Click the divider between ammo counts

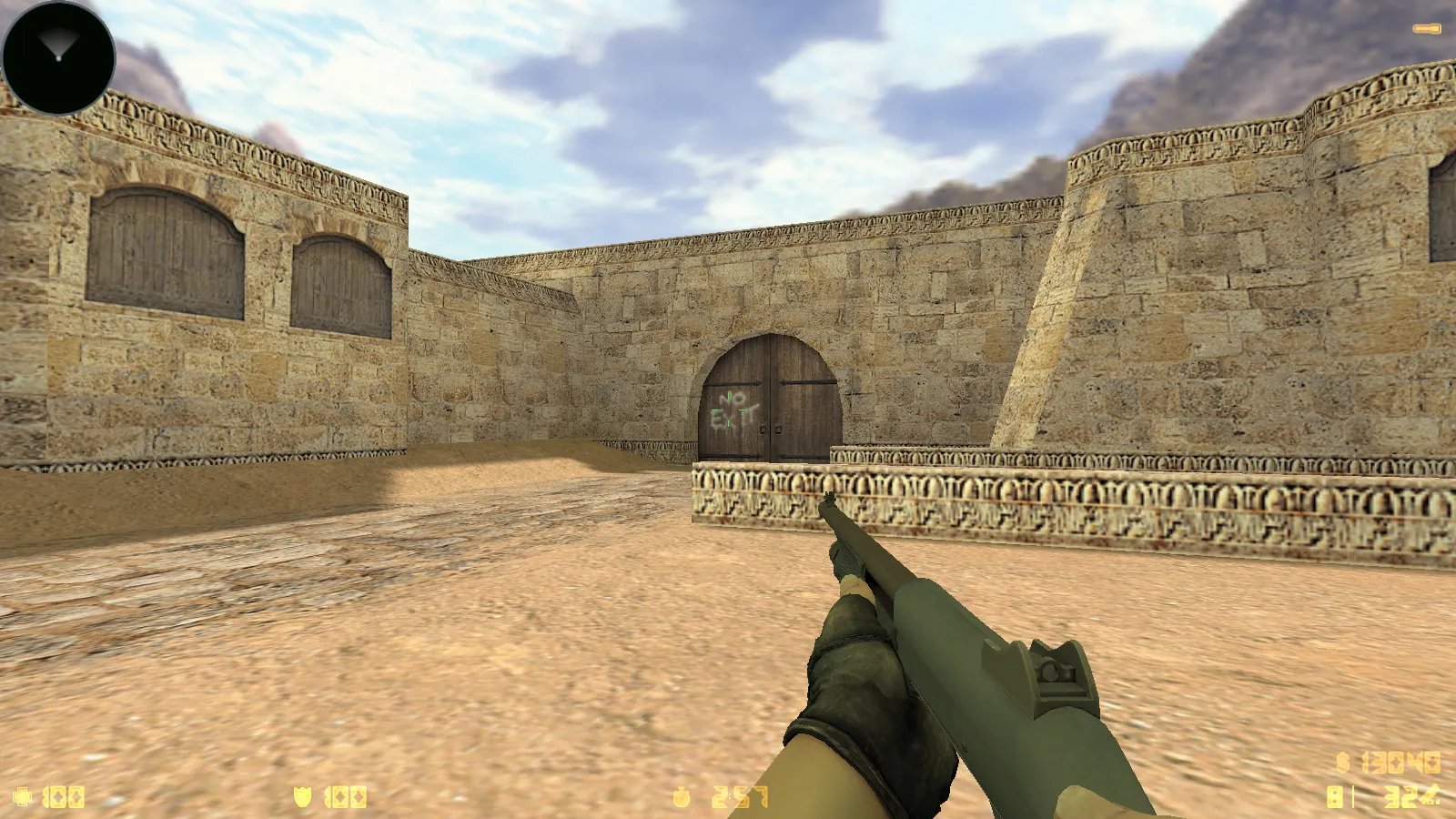1353,796
